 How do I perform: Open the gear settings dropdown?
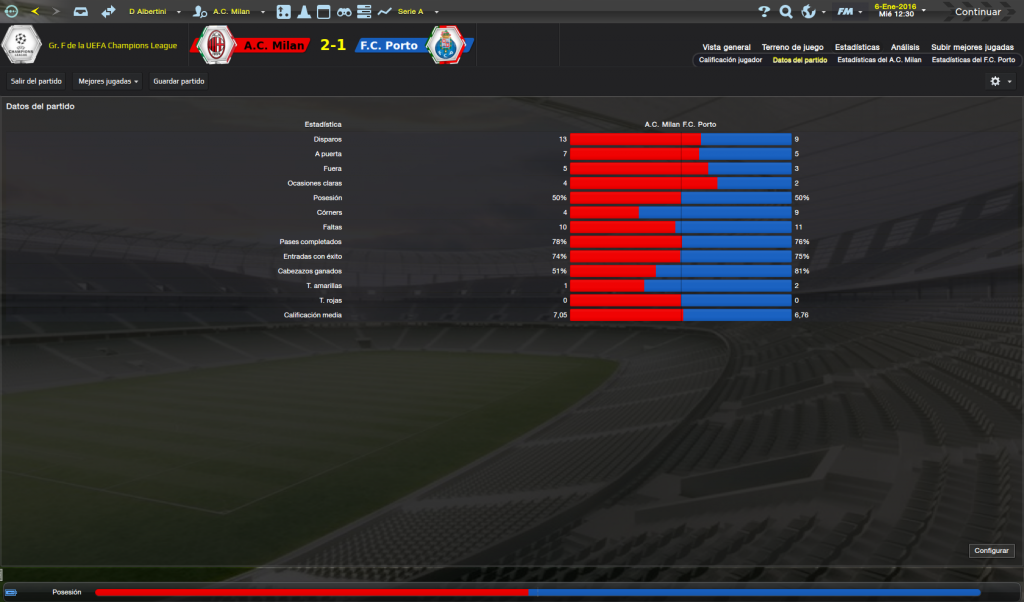pos(1000,81)
